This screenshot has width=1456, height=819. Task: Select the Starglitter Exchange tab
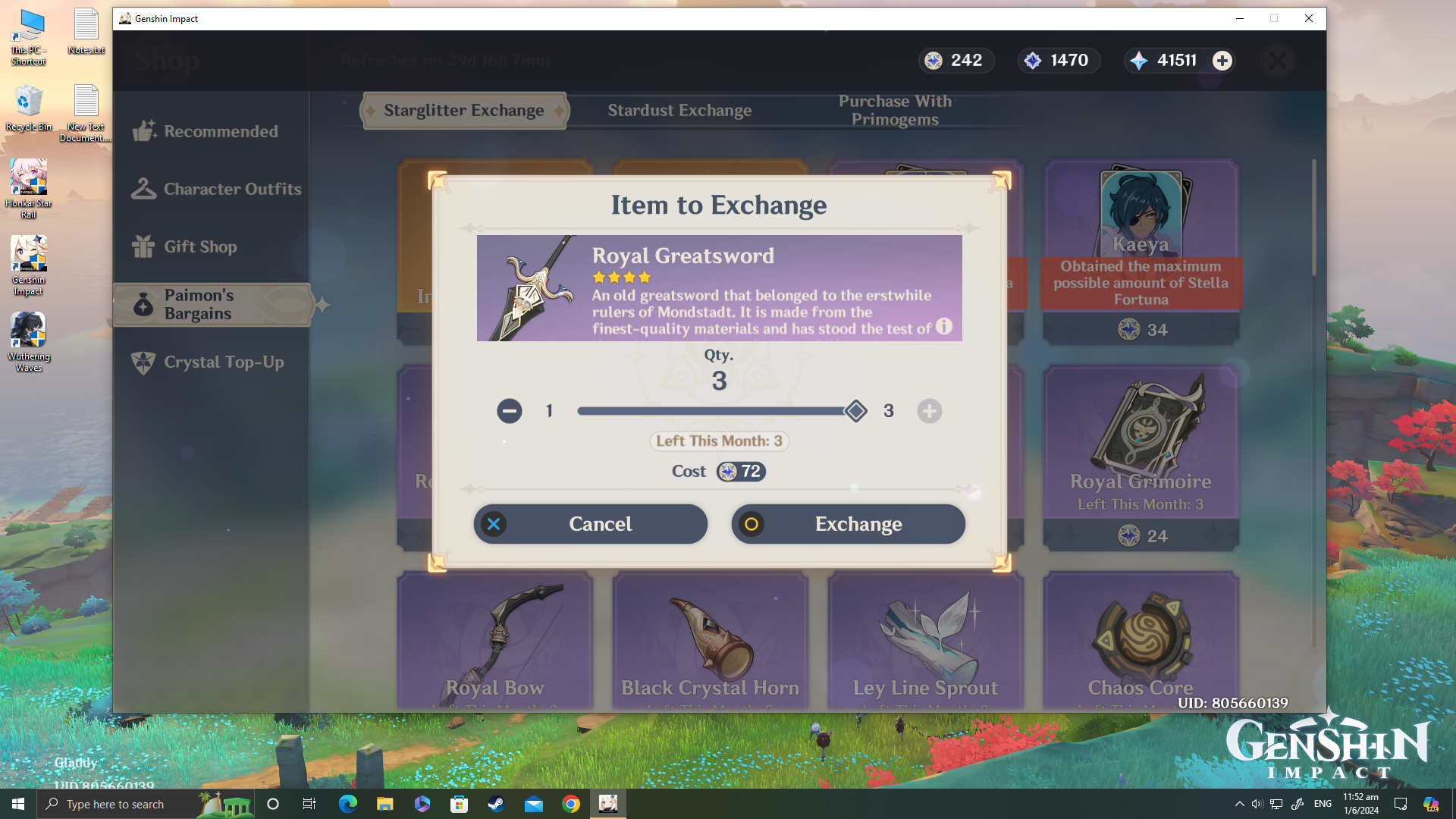coord(463,110)
